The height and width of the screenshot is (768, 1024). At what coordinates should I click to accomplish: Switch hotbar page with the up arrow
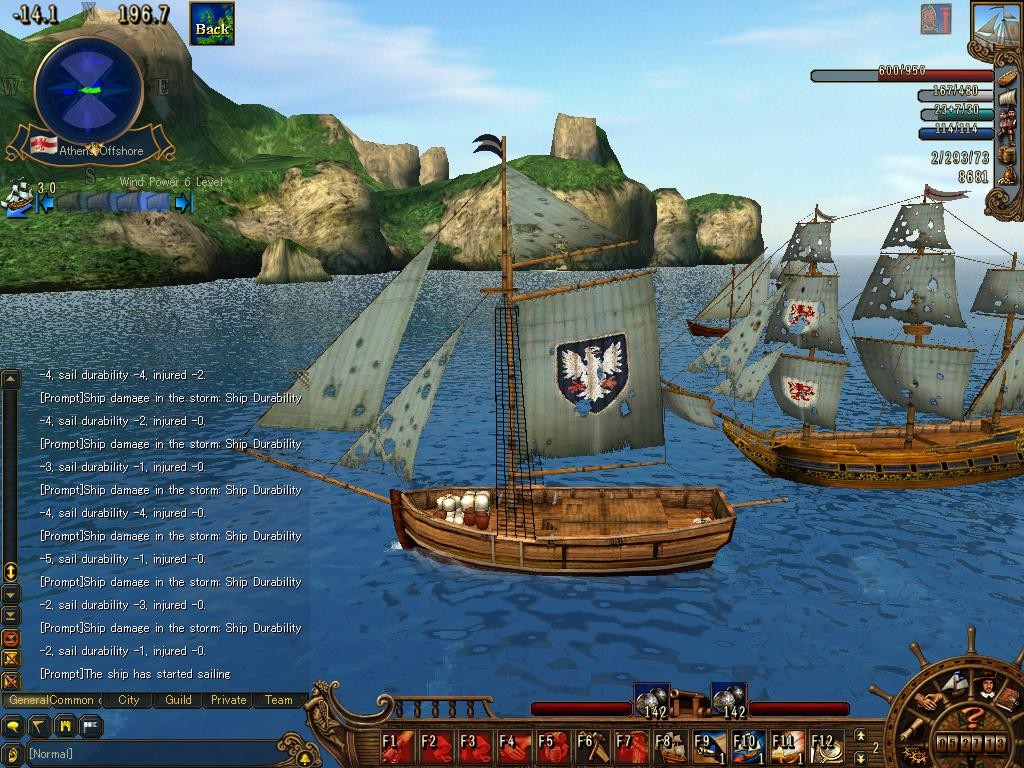pyautogui.click(x=859, y=736)
